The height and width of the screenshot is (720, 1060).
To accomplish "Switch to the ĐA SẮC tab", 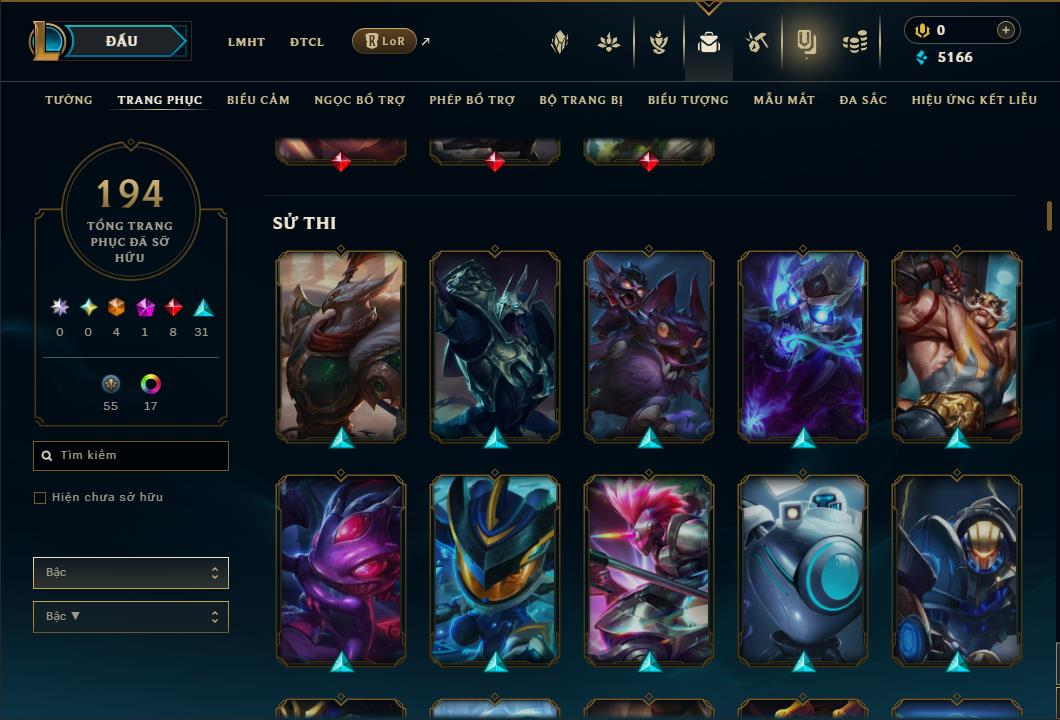I will coord(863,100).
